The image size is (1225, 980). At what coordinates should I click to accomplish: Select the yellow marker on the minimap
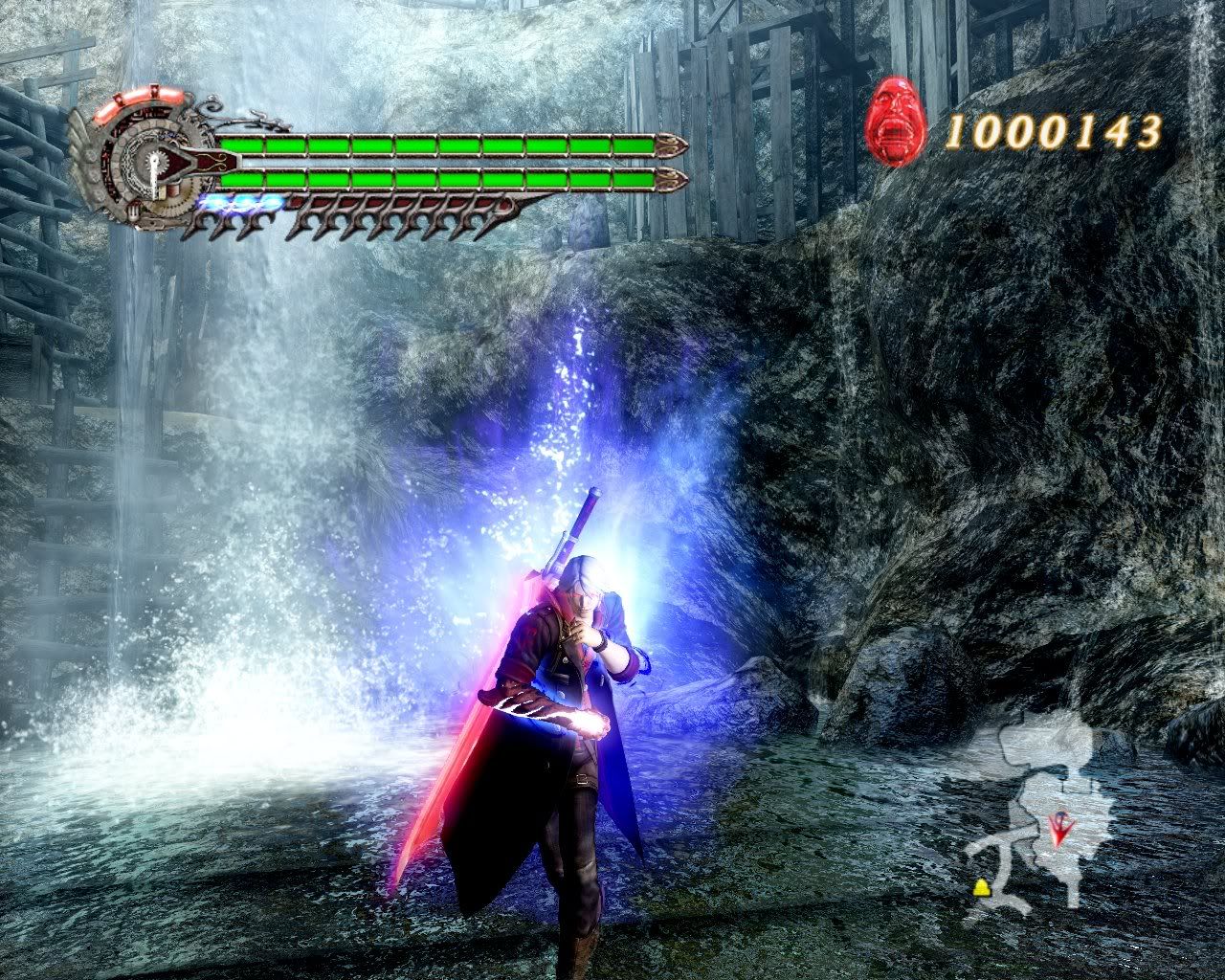982,888
